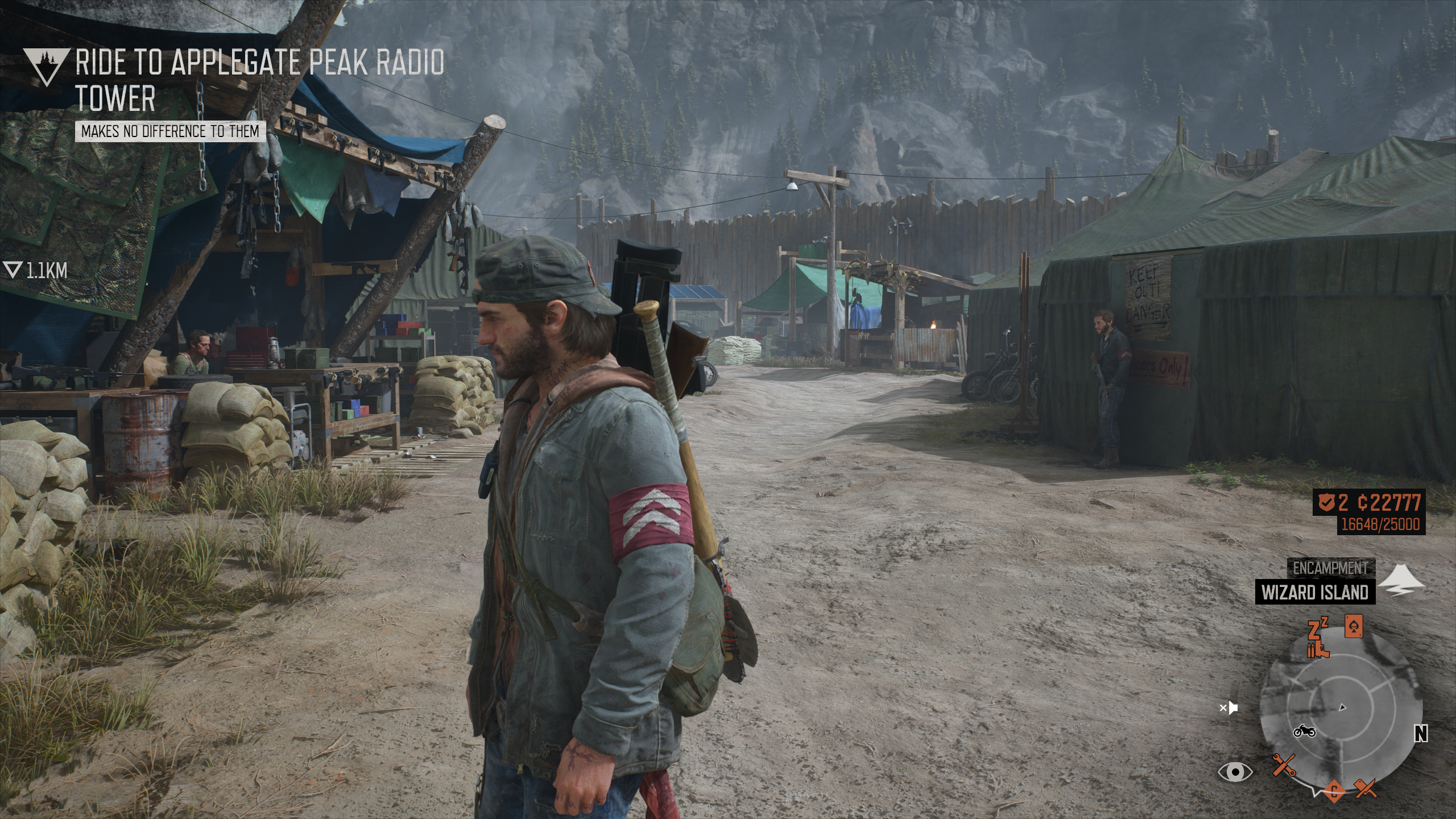
Task: Open the circular minimap
Action: [x=1341, y=708]
